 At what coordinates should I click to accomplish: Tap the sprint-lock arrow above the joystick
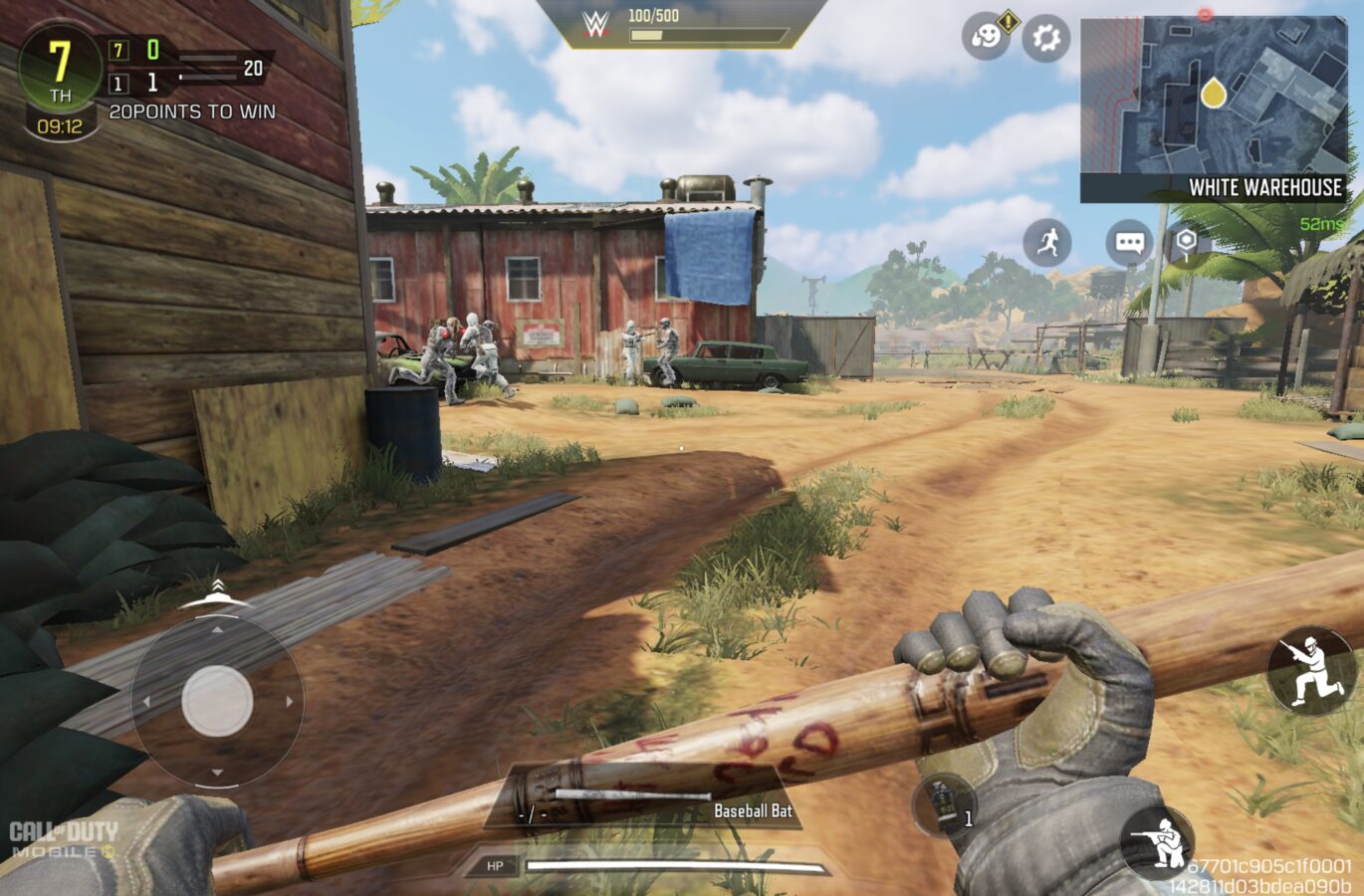click(x=216, y=591)
